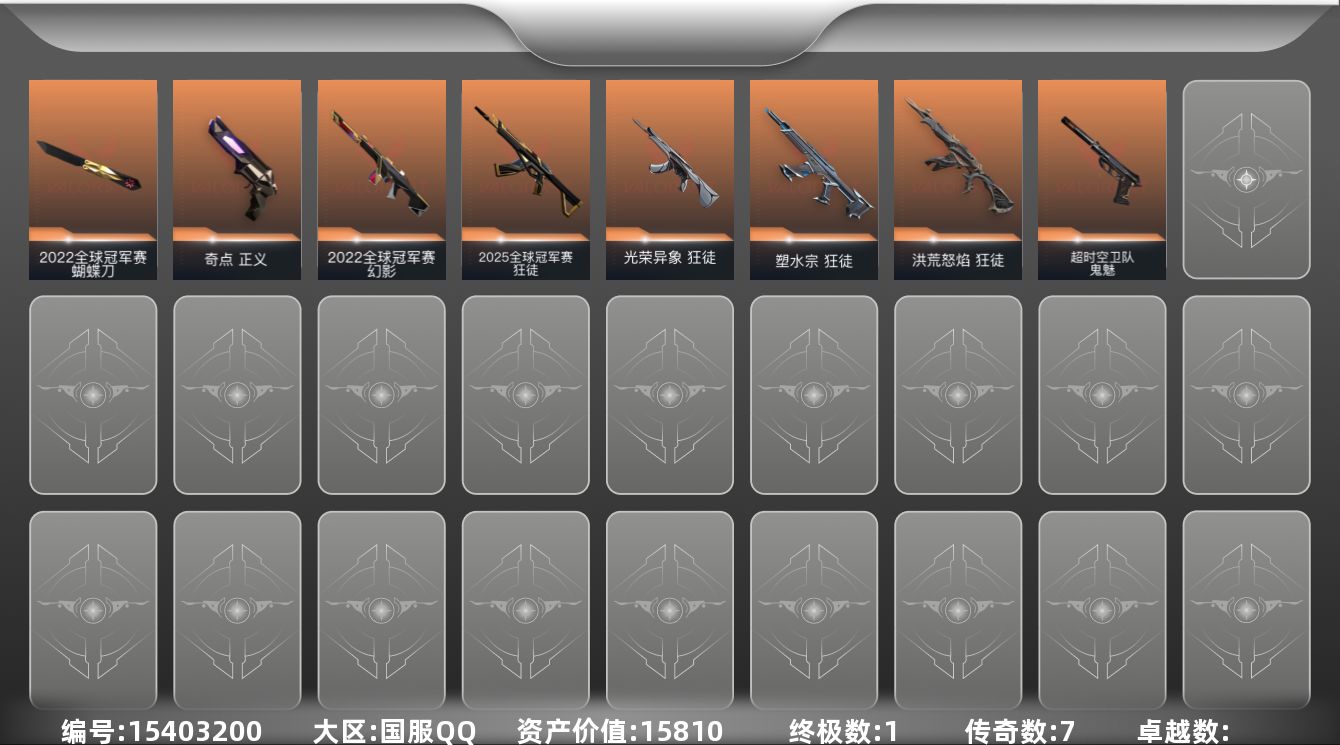Click the 2022全球冠军赛 蝴蝶刀 name label

point(93,258)
